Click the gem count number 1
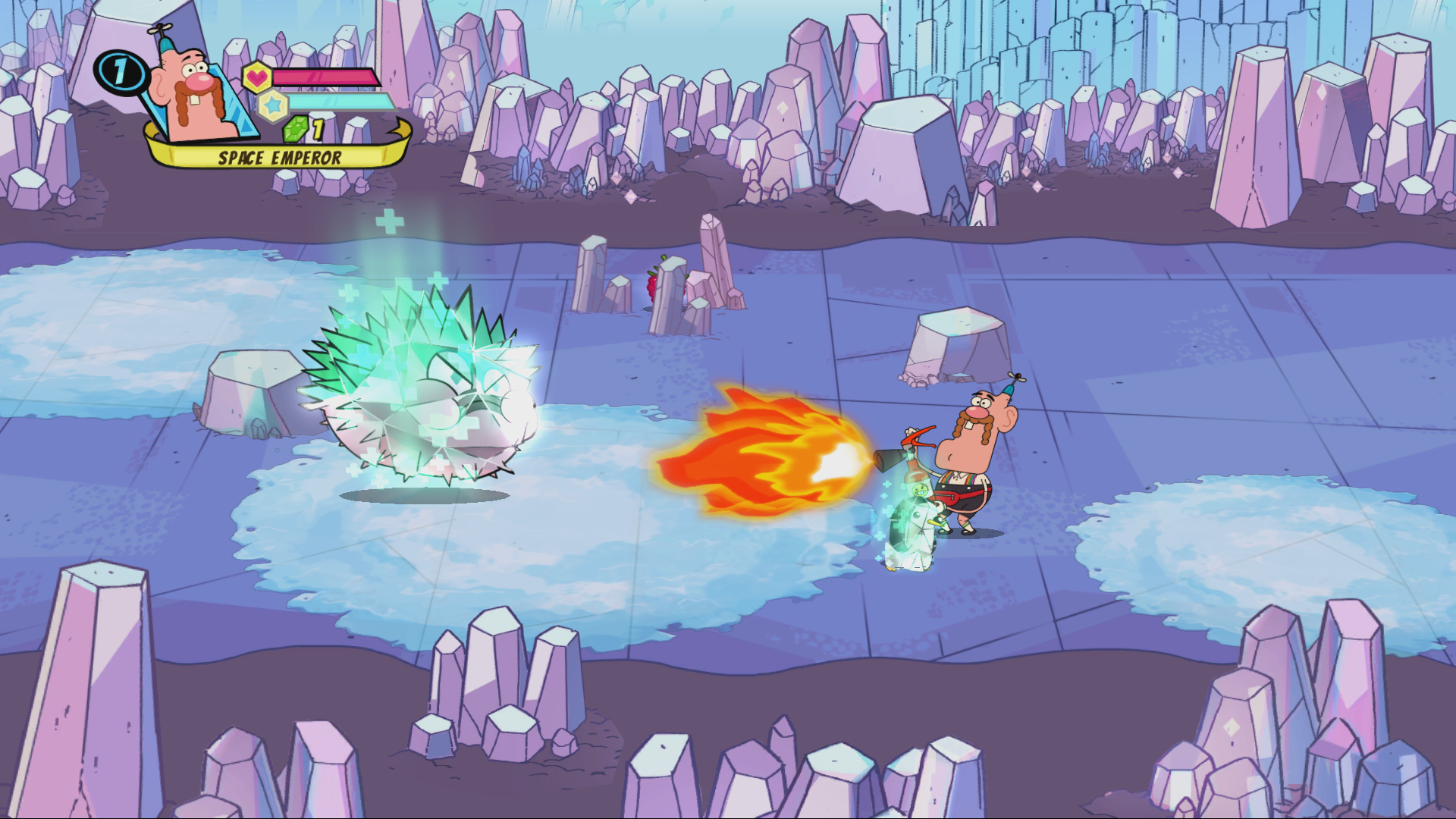 (x=318, y=129)
